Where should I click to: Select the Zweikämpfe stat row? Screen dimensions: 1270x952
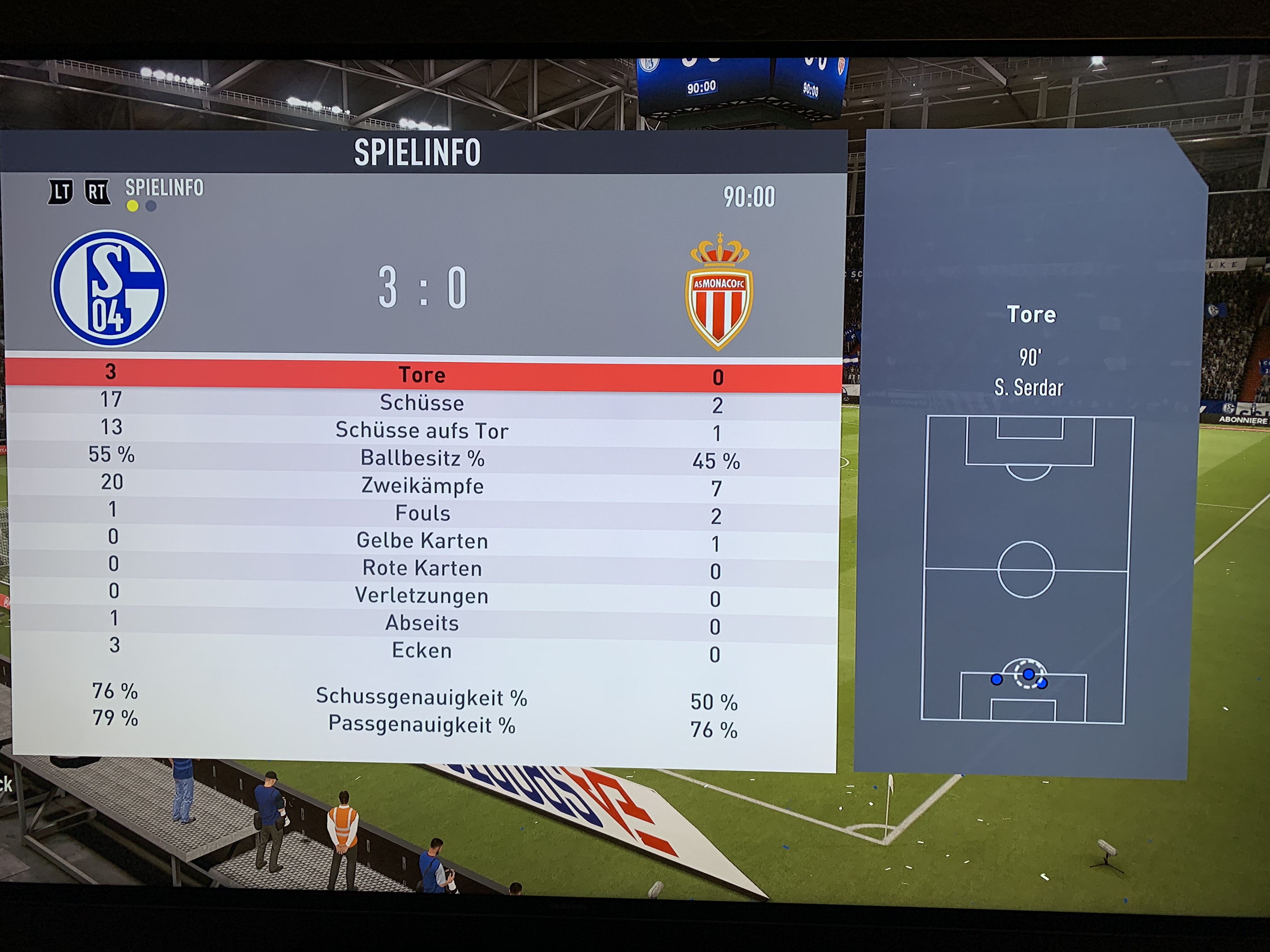(x=422, y=485)
